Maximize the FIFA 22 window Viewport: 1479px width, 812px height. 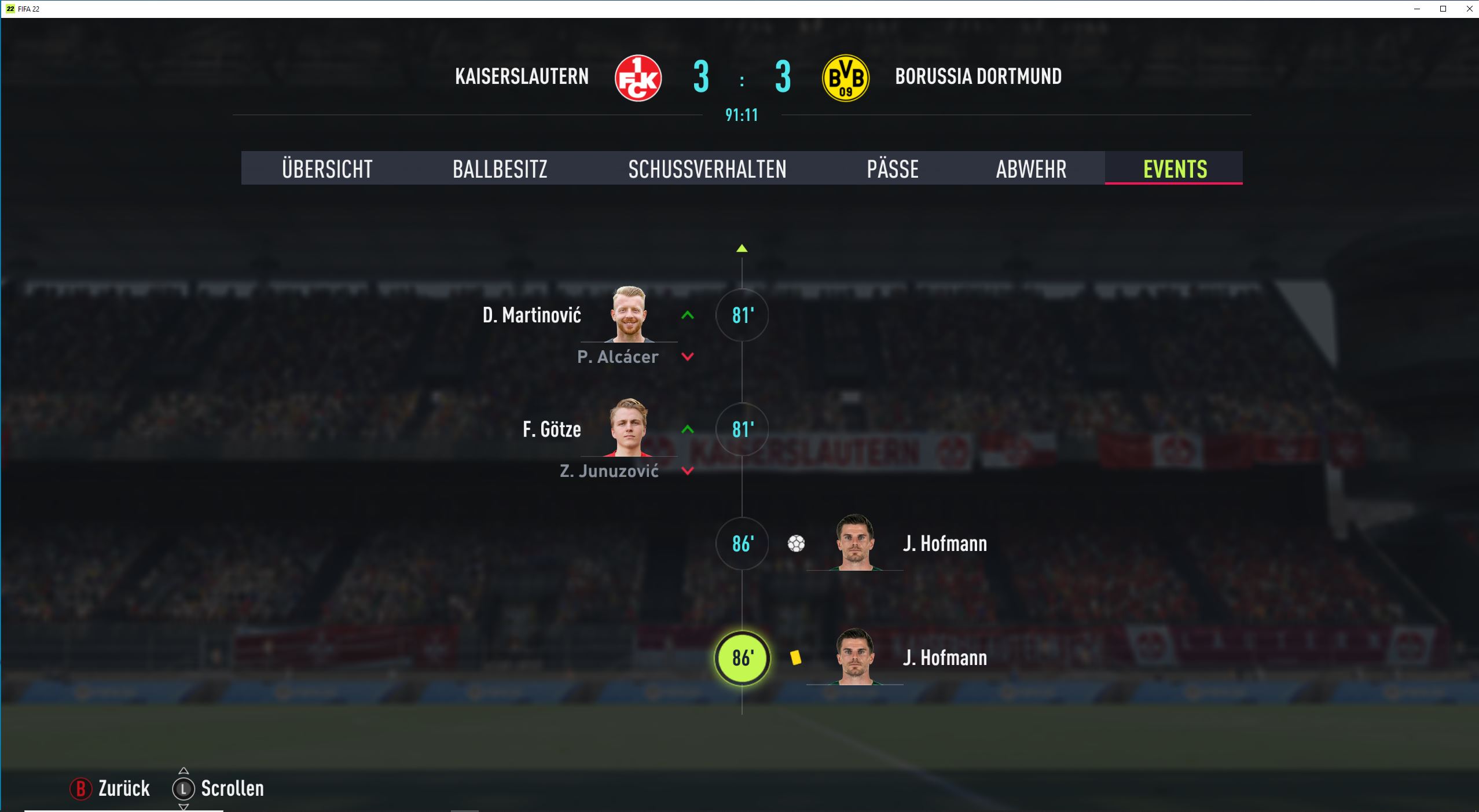click(1443, 9)
